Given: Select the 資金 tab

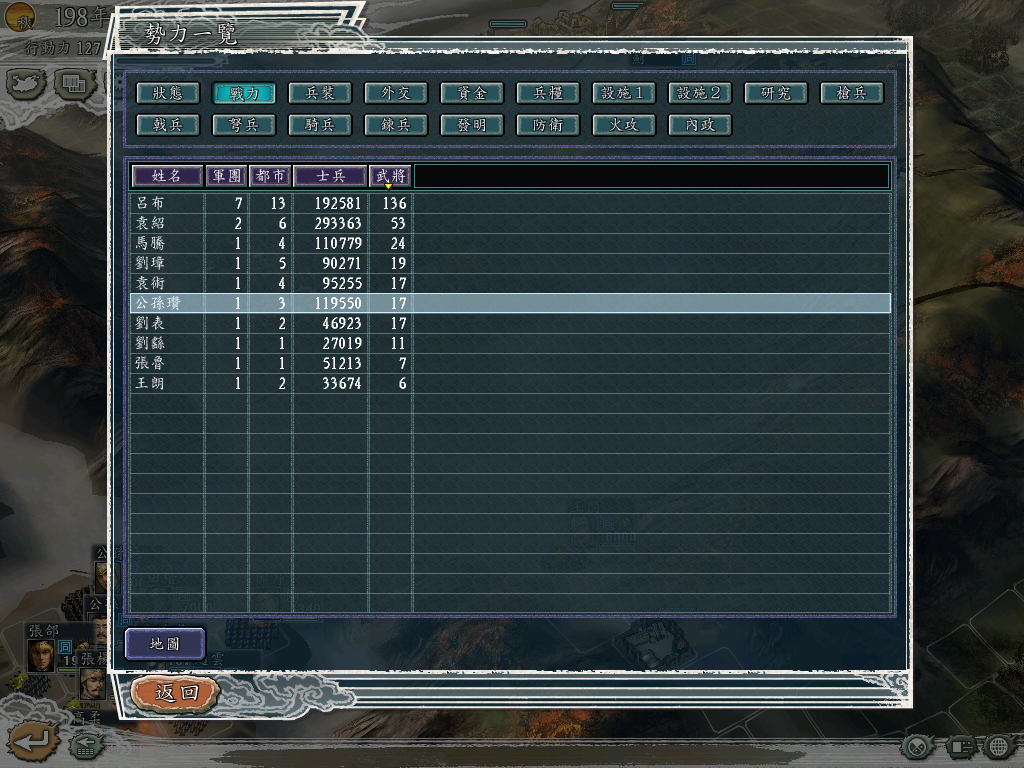Looking at the screenshot, I should [x=471, y=93].
